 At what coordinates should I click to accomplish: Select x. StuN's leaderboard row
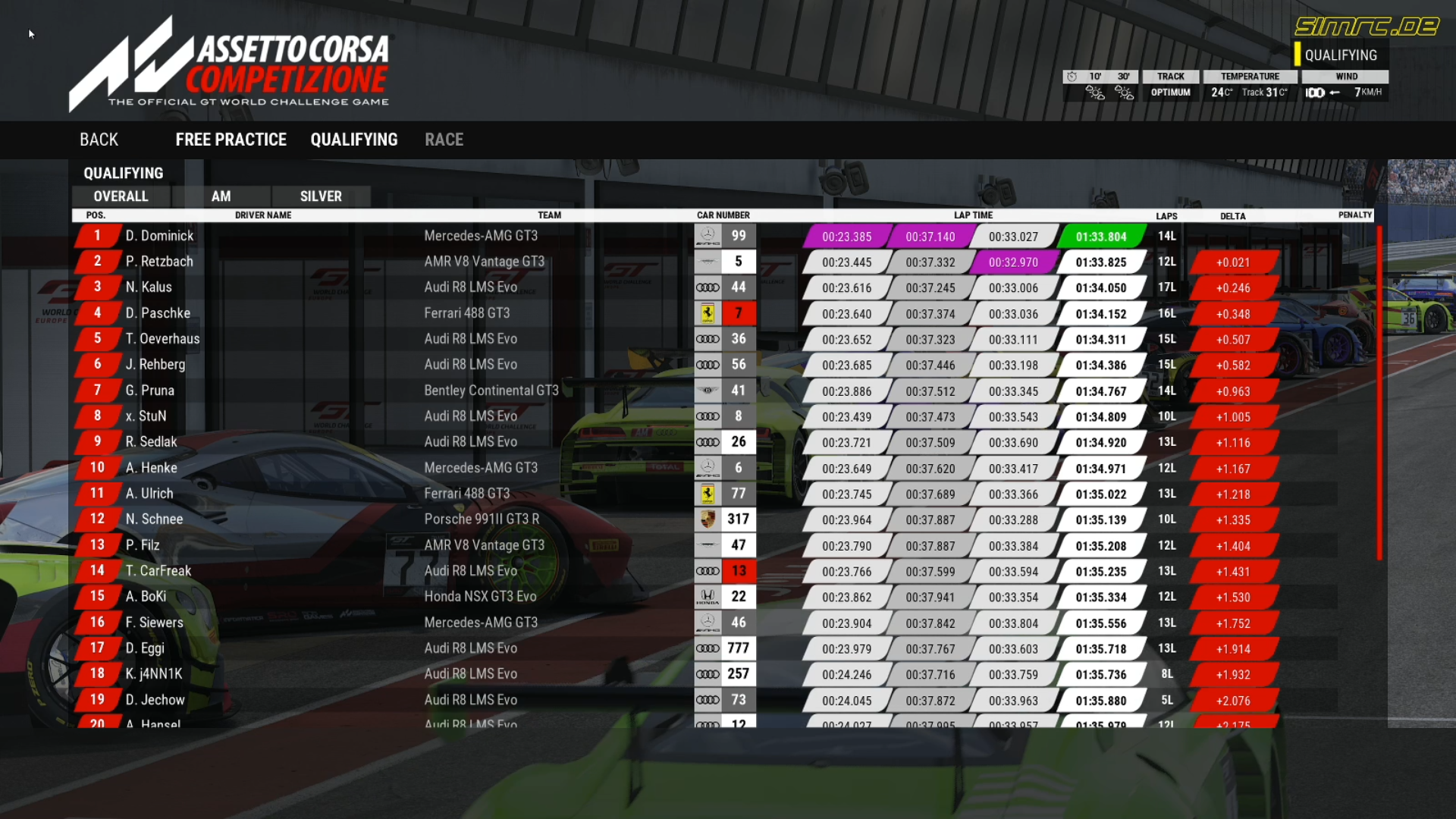point(146,416)
